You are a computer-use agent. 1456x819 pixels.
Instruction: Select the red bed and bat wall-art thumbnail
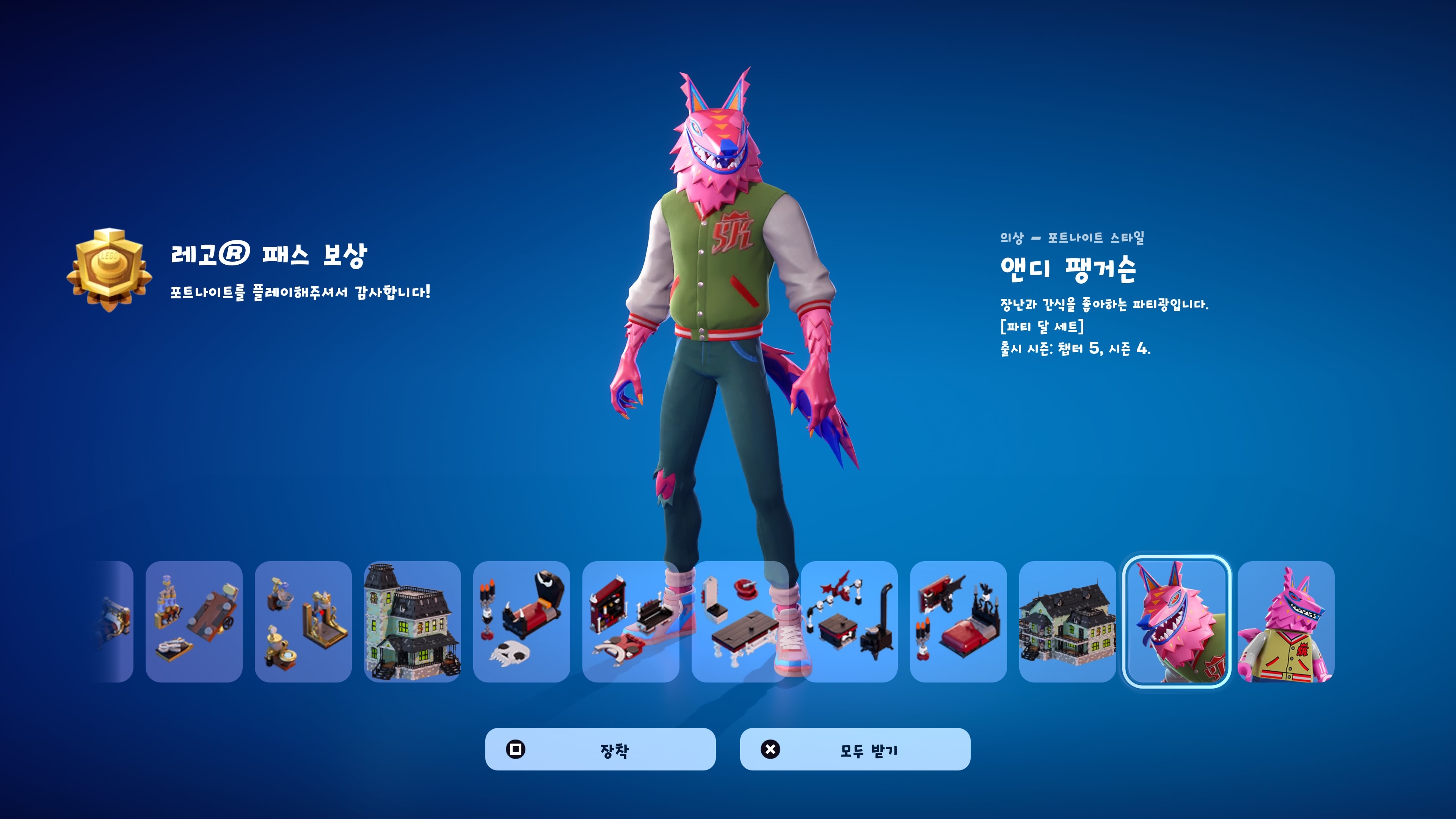click(x=958, y=622)
